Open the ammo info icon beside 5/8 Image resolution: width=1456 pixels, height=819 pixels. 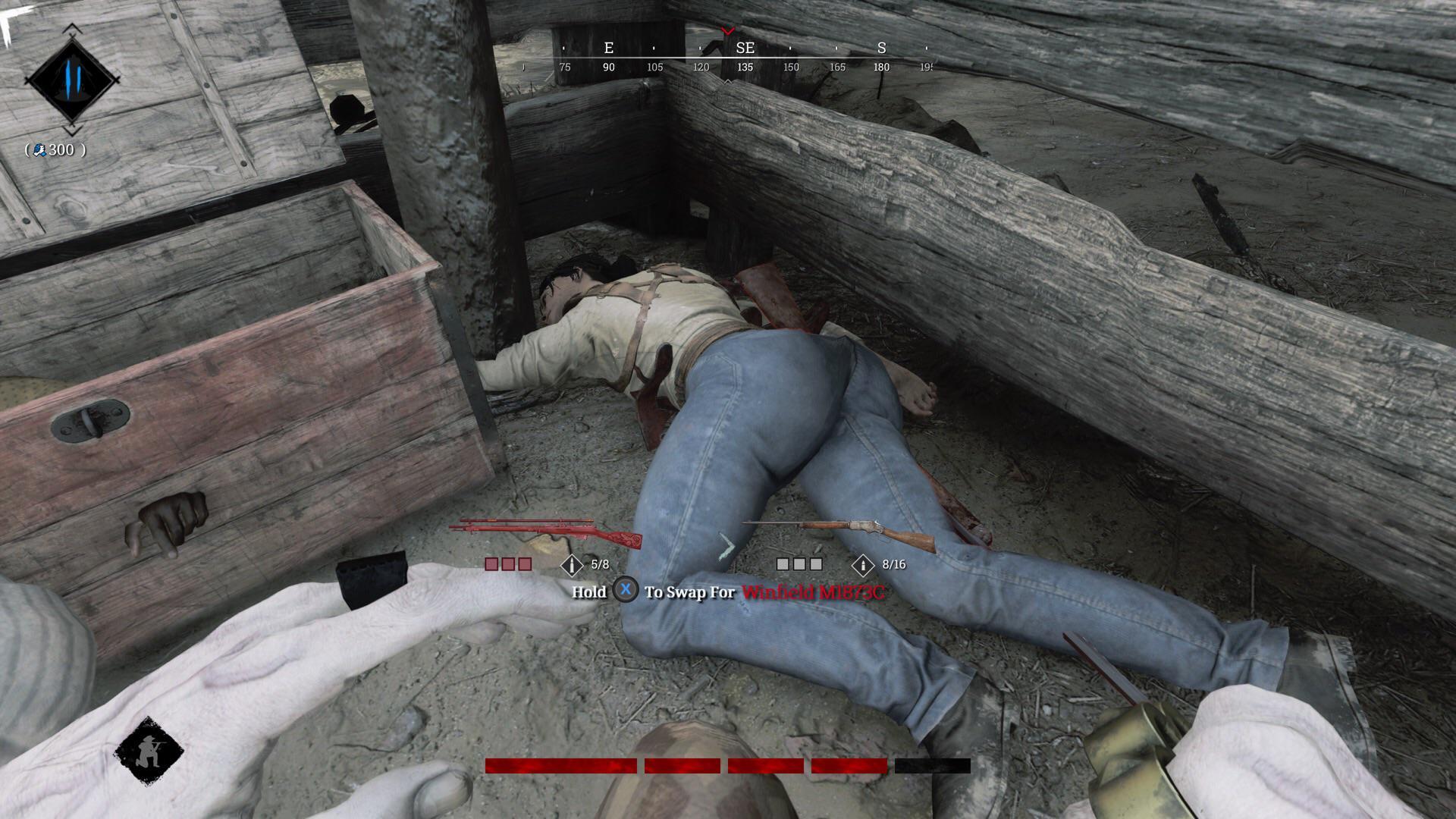571,565
